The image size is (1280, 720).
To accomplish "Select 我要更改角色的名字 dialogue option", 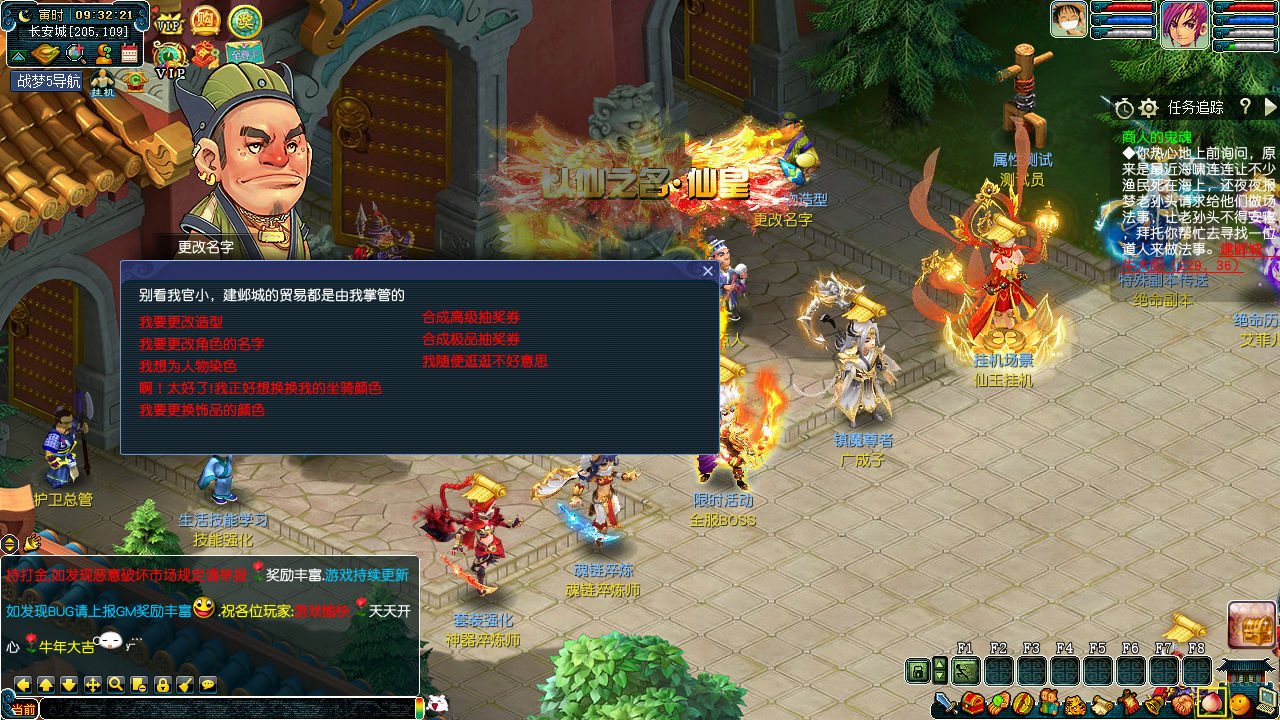I will pos(202,344).
